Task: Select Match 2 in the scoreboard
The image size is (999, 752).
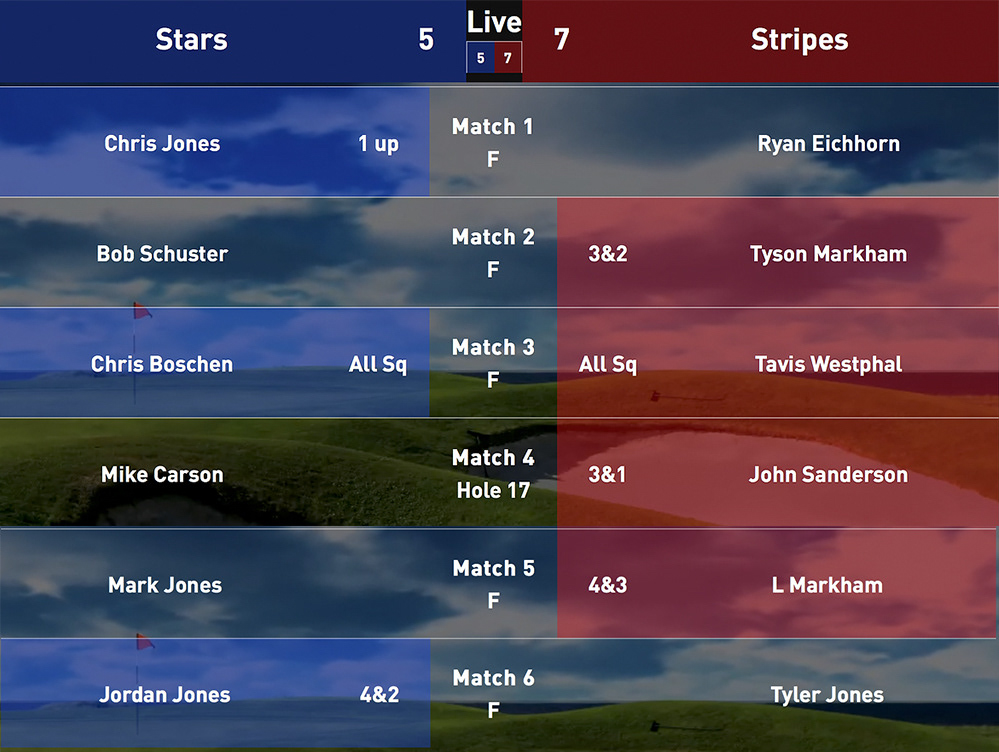Action: [x=493, y=252]
